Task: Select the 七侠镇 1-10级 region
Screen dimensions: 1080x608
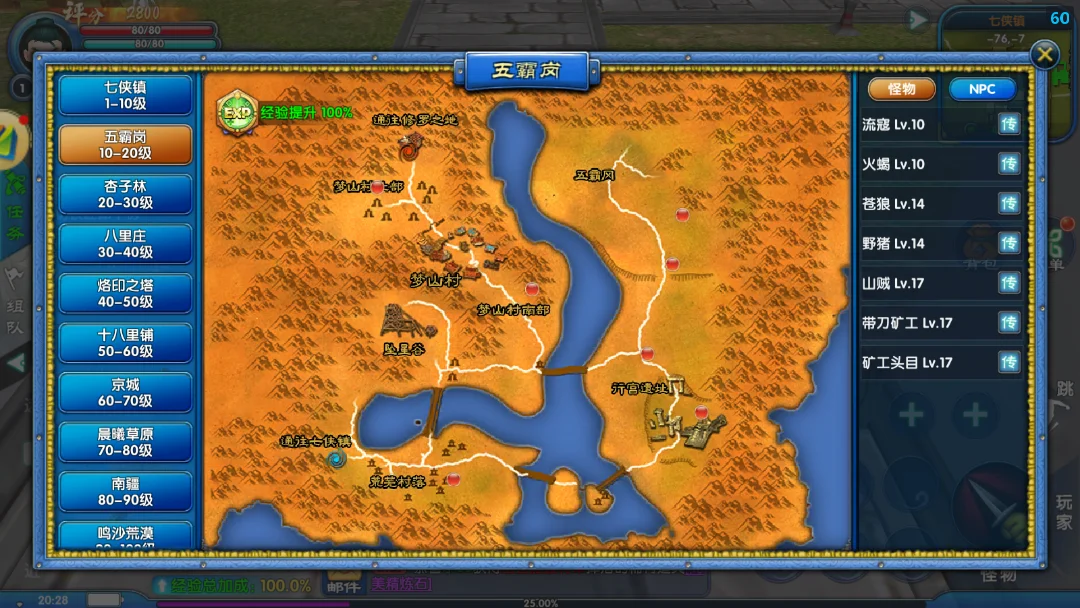Action: click(125, 95)
